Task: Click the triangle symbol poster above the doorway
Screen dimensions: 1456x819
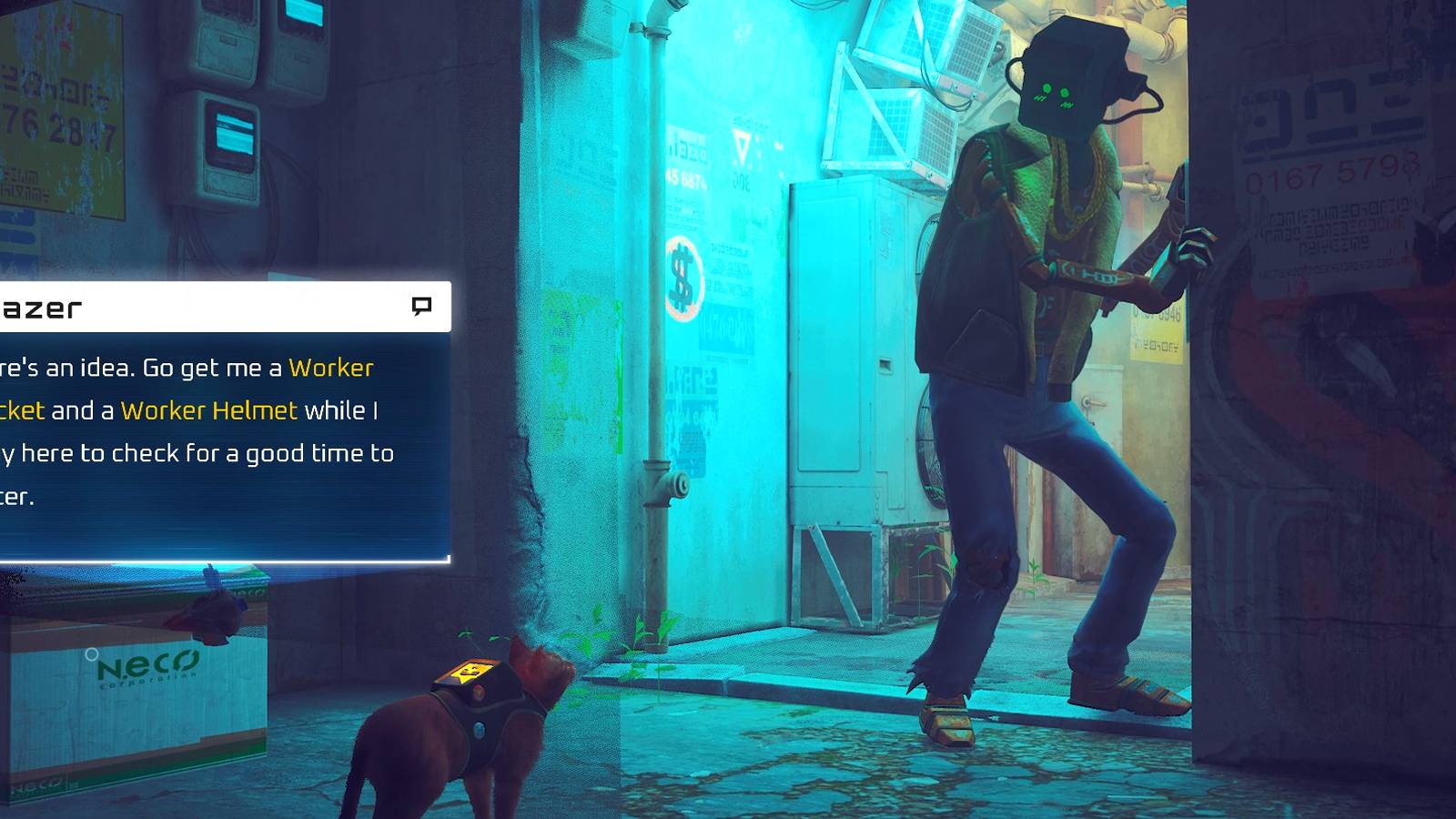Action: tap(744, 144)
